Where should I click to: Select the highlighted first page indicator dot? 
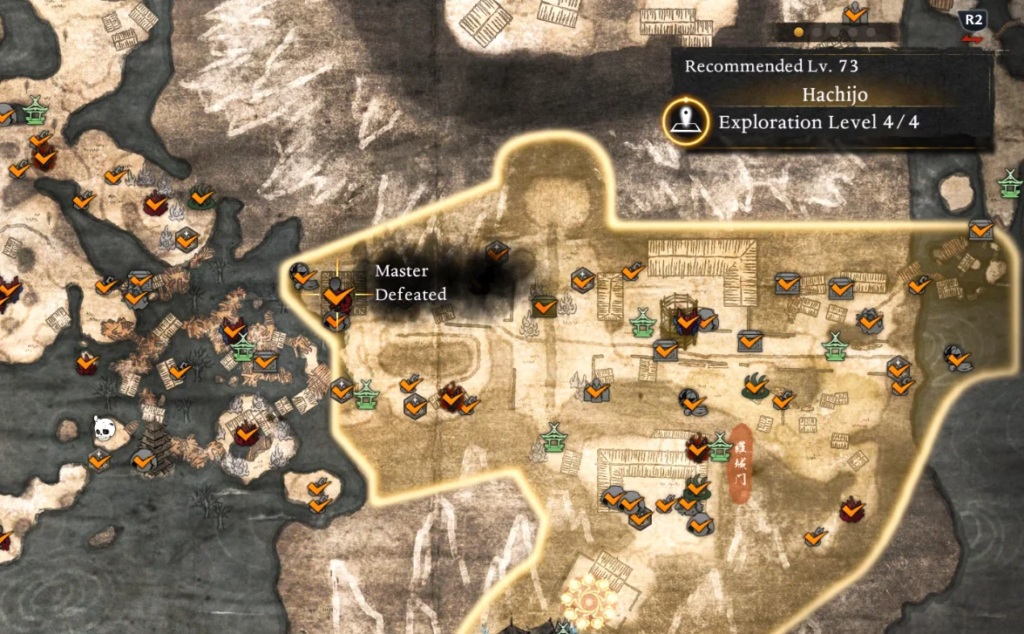(x=798, y=32)
